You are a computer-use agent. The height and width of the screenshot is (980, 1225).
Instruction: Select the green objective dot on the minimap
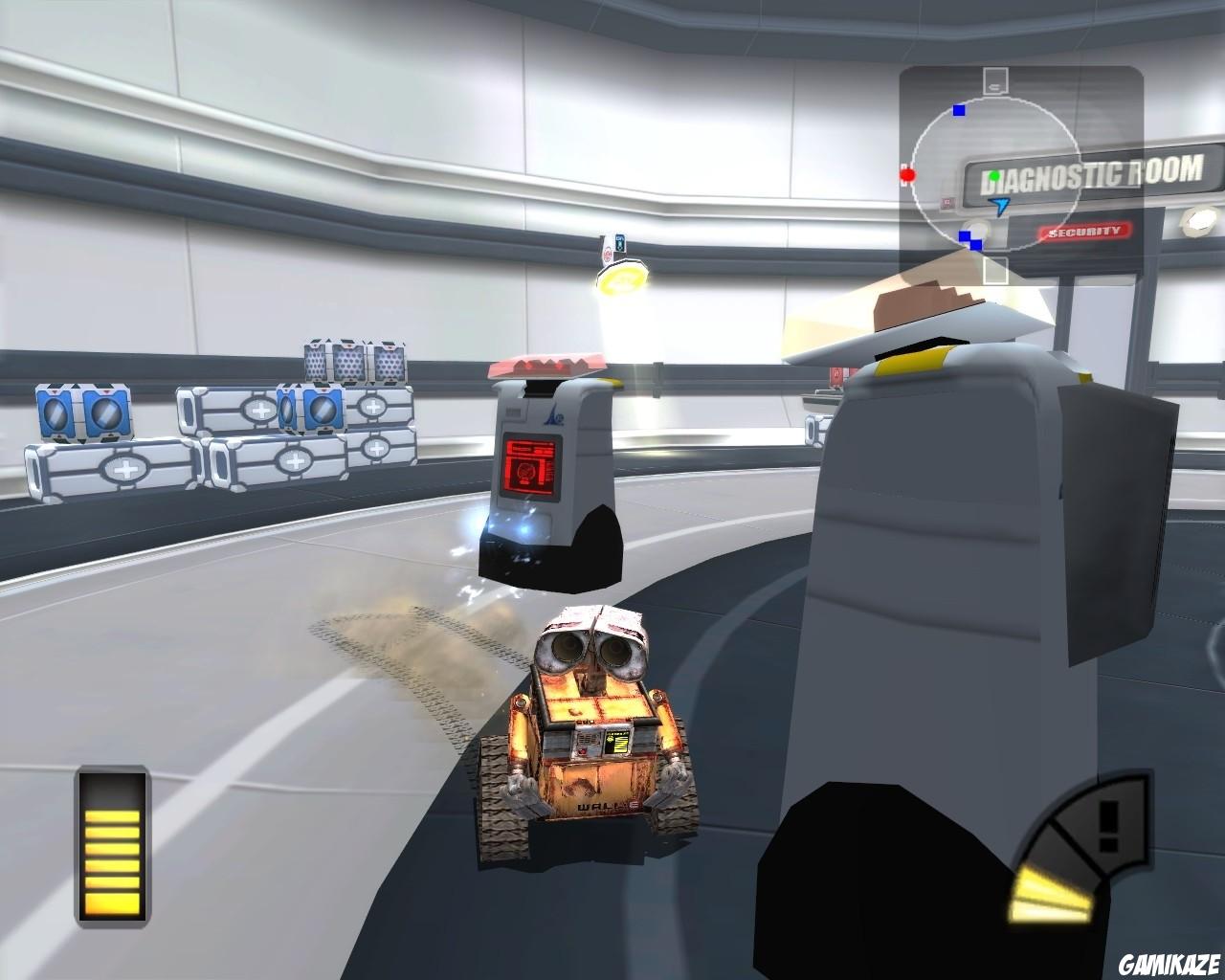993,175
